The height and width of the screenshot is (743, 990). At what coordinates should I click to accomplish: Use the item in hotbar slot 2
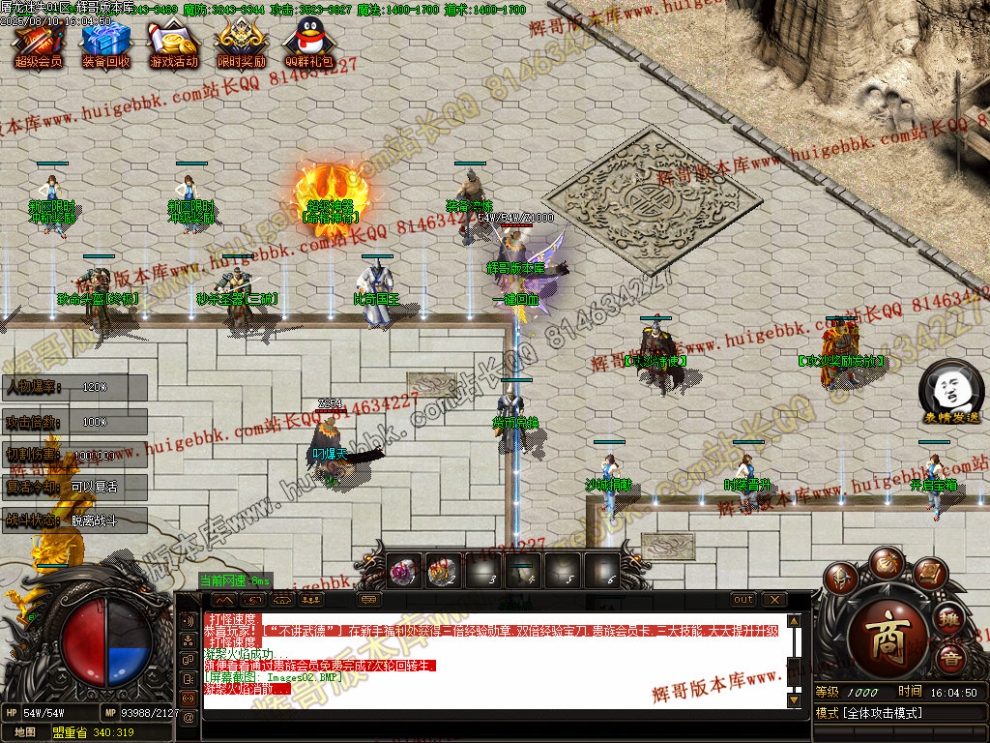[x=442, y=571]
